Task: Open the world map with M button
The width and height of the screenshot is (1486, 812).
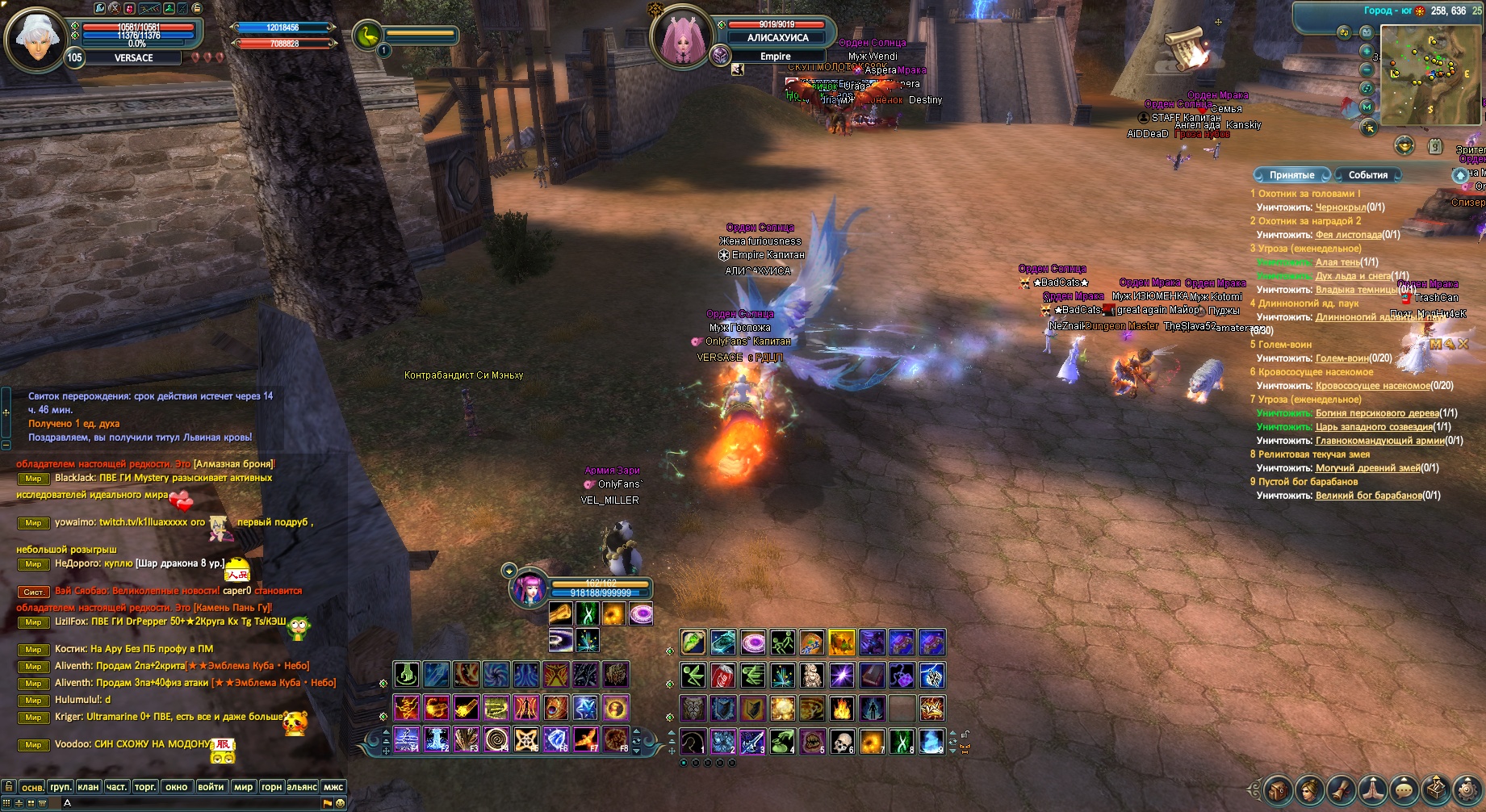Action: pyautogui.click(x=1367, y=107)
